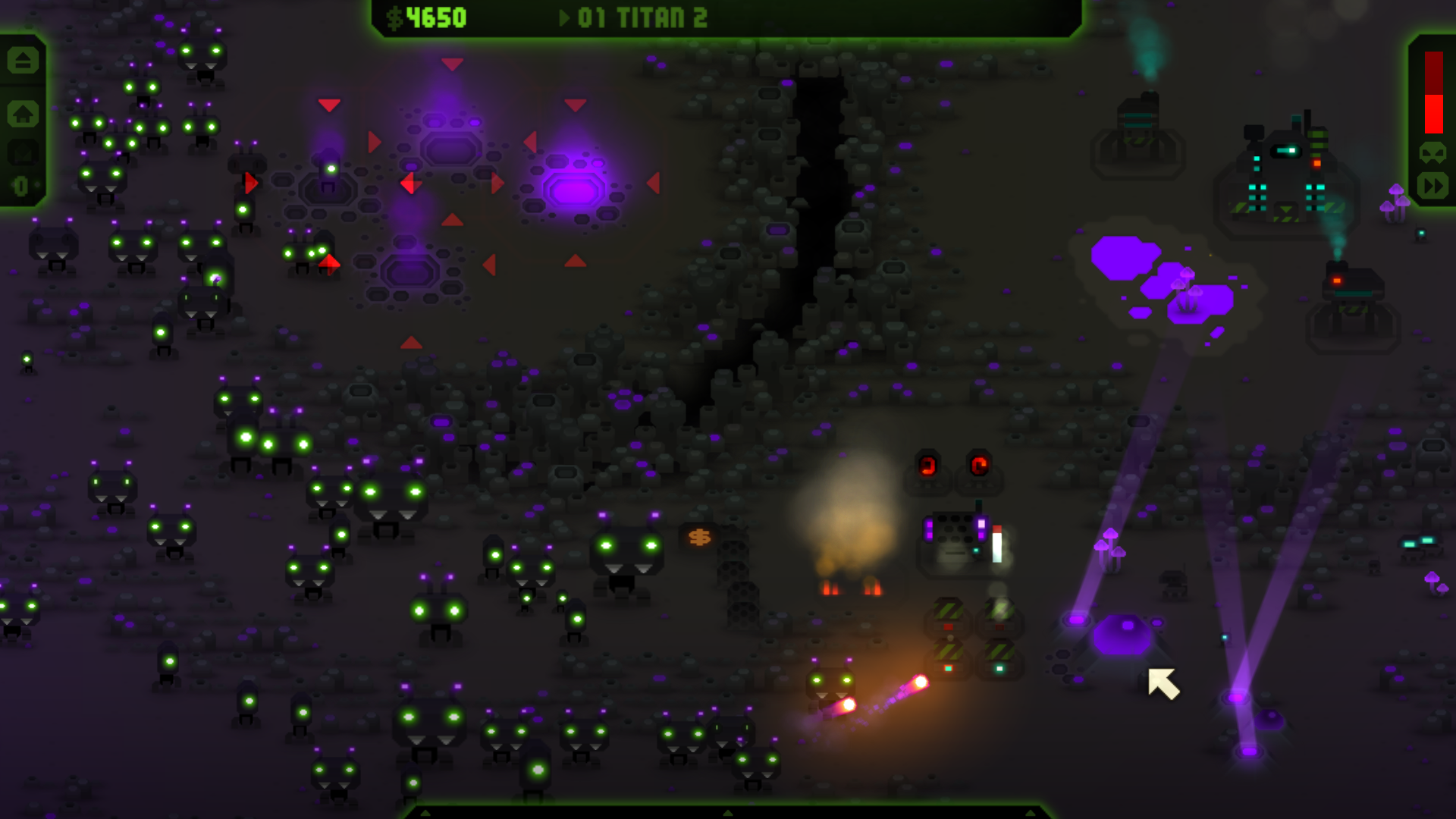
Task: Click the skull enemy wave icon
Action: point(1432,152)
